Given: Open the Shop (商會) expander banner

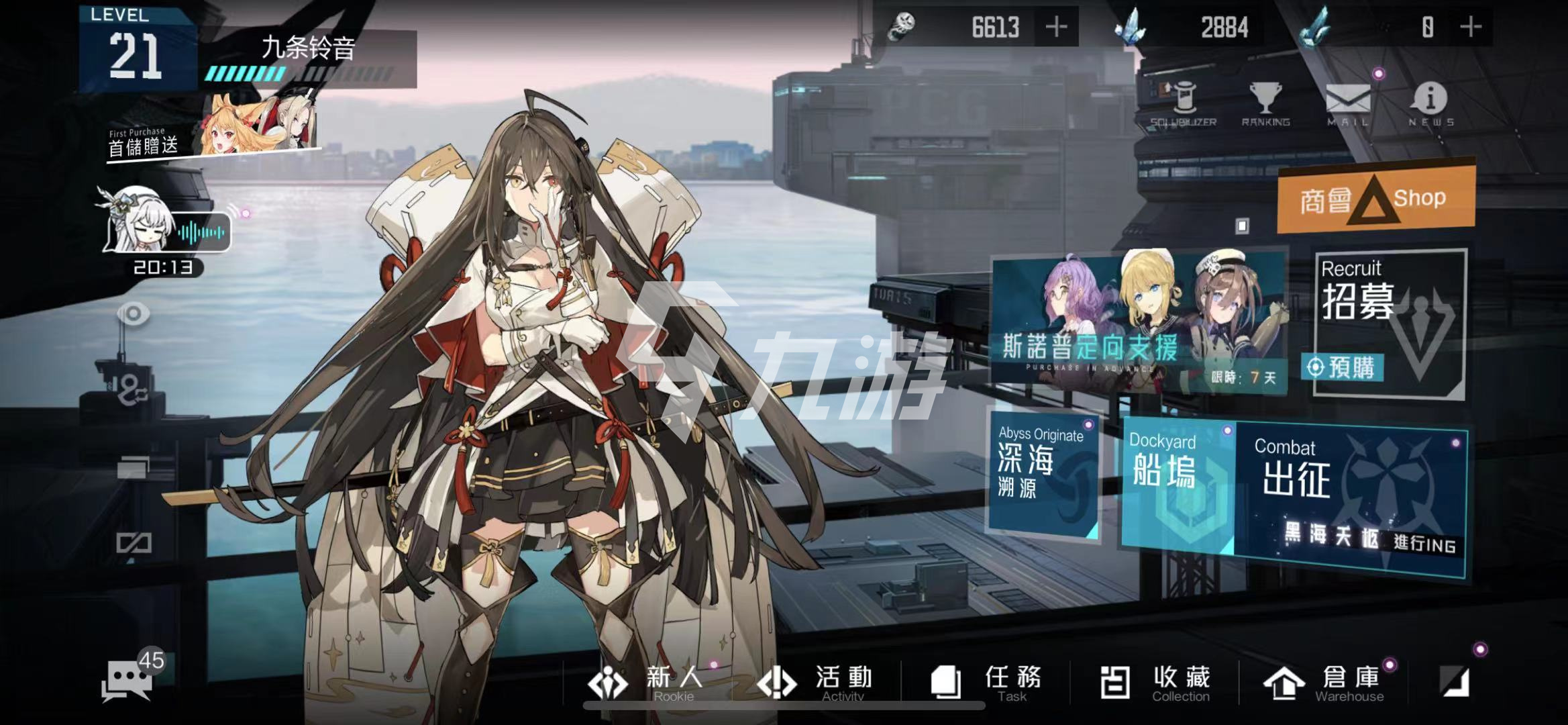Looking at the screenshot, I should [x=1375, y=198].
